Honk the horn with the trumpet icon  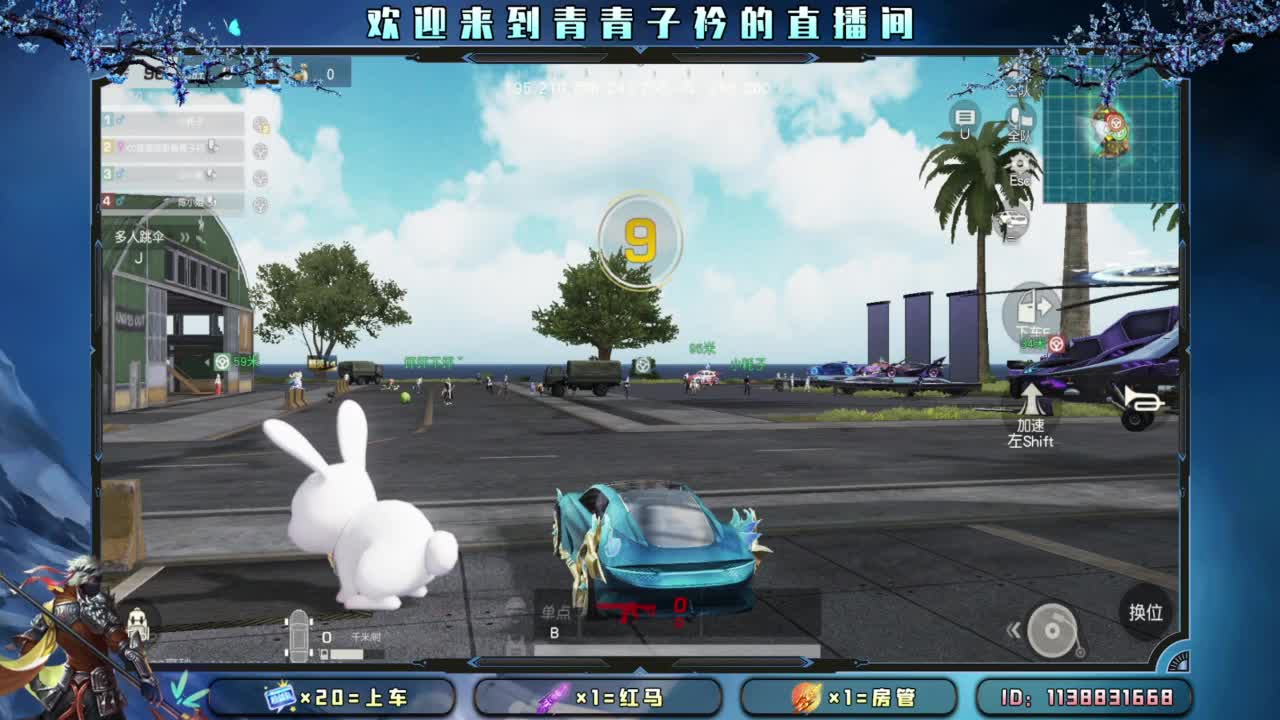(1142, 400)
